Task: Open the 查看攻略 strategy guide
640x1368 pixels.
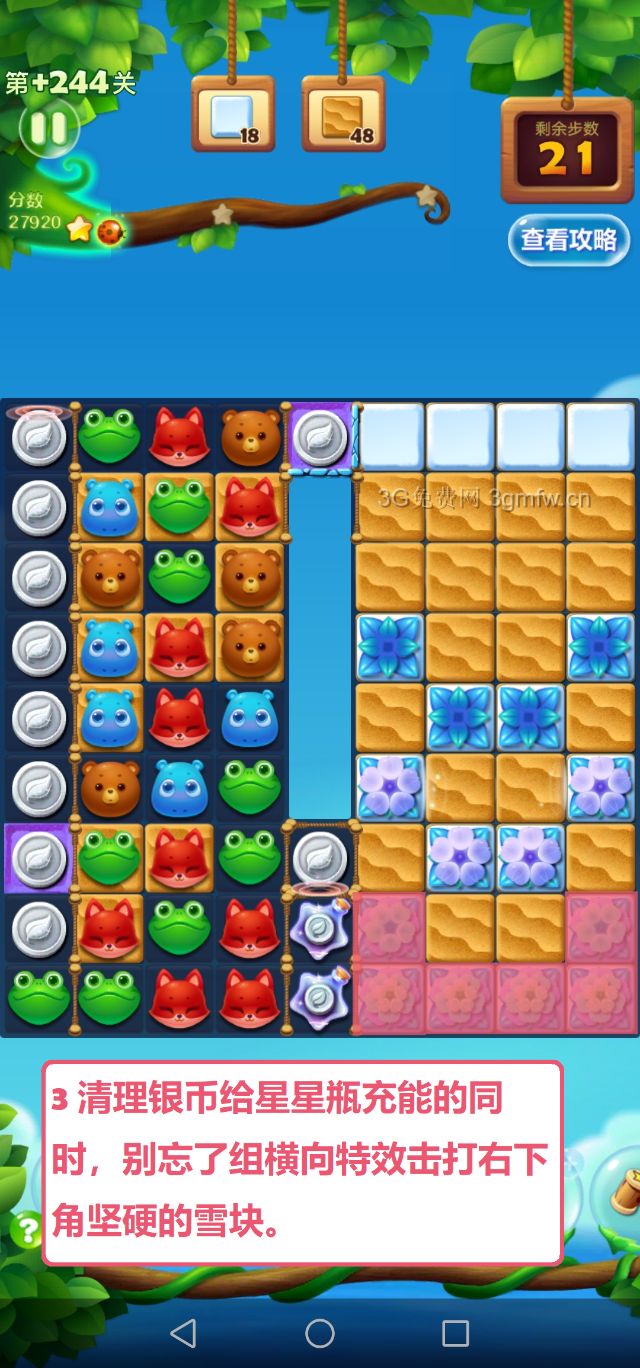Action: (x=569, y=240)
